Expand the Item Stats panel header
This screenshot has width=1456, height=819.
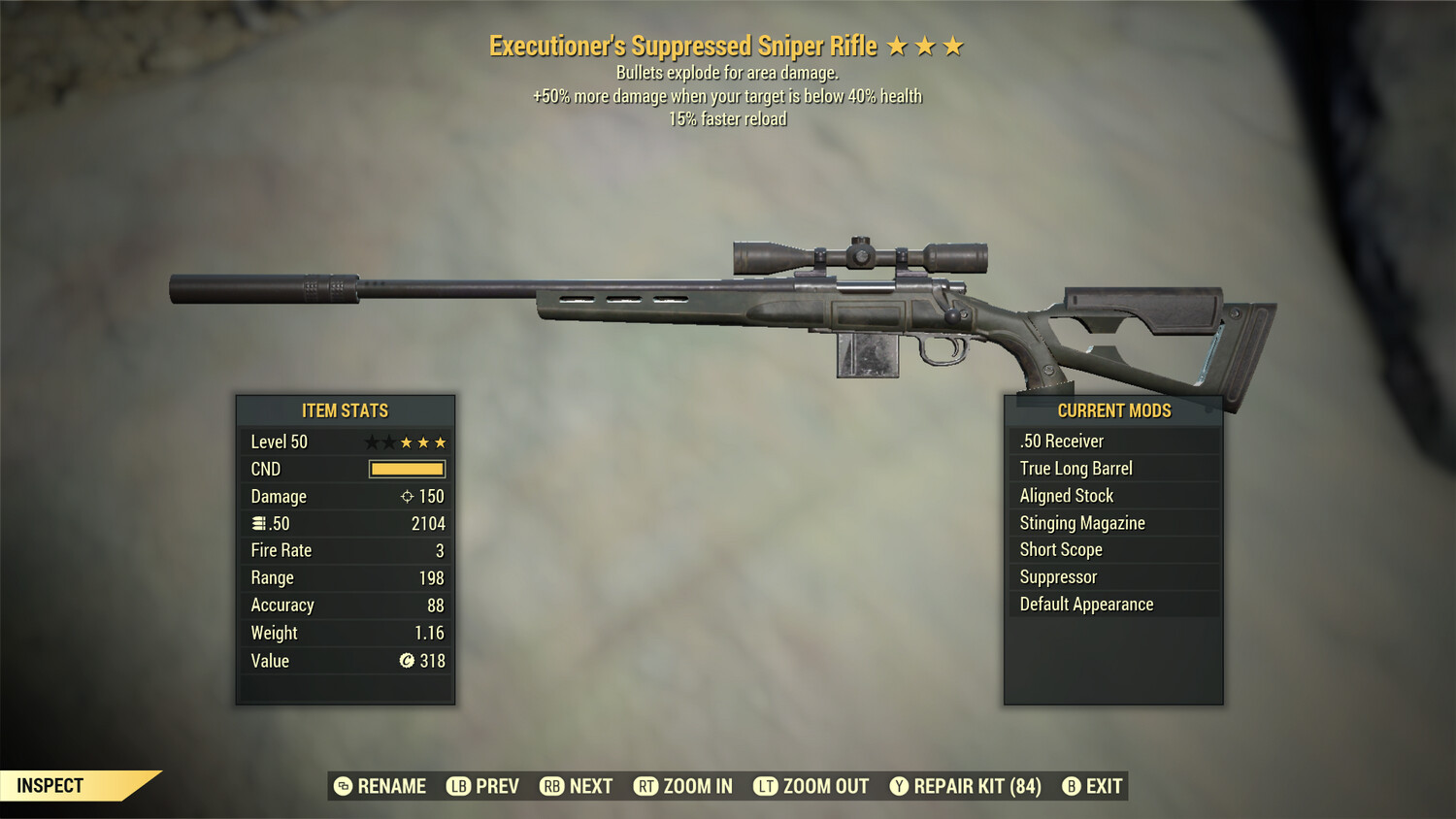345,410
